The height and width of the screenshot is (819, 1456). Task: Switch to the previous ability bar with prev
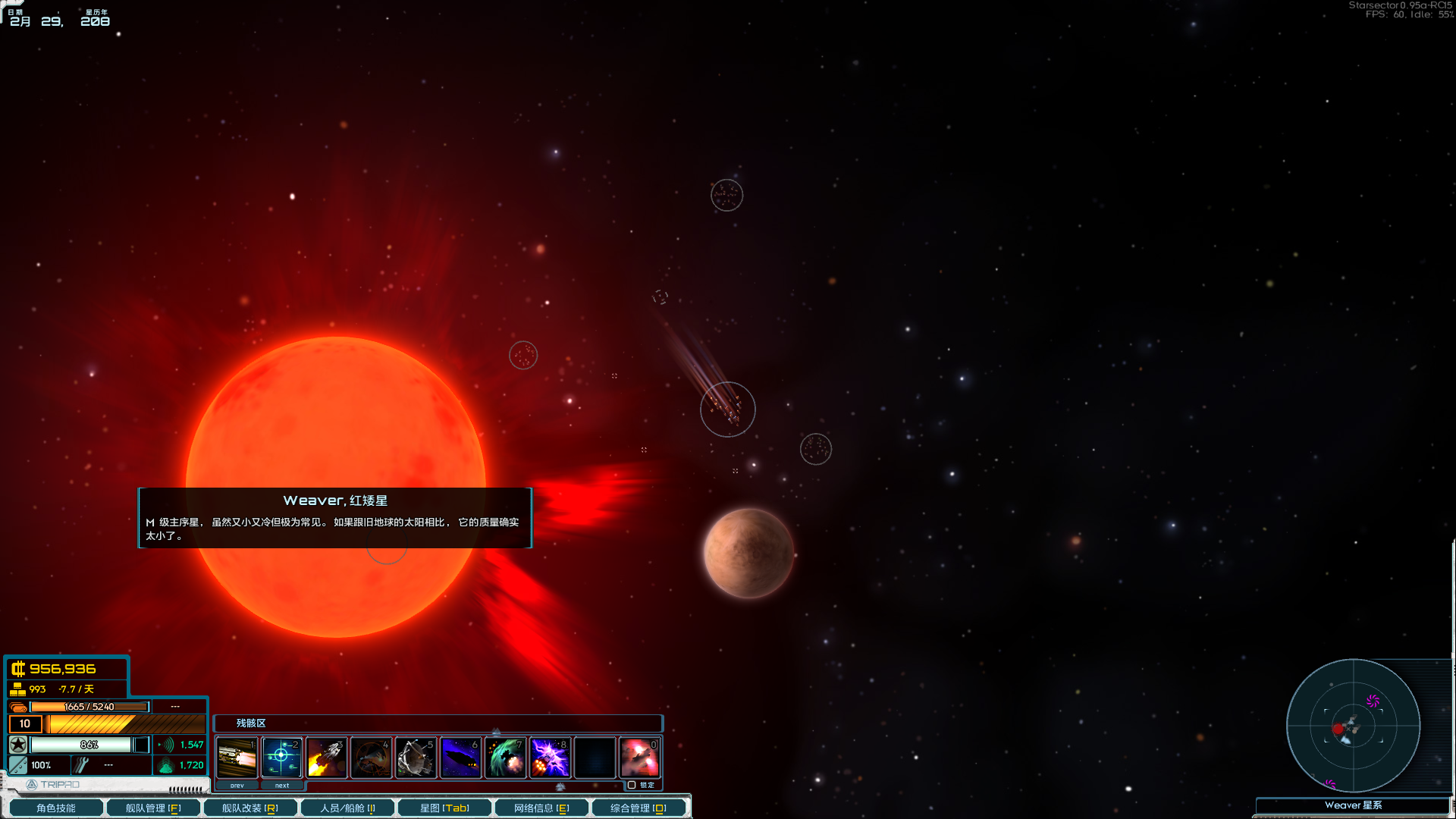pyautogui.click(x=237, y=786)
